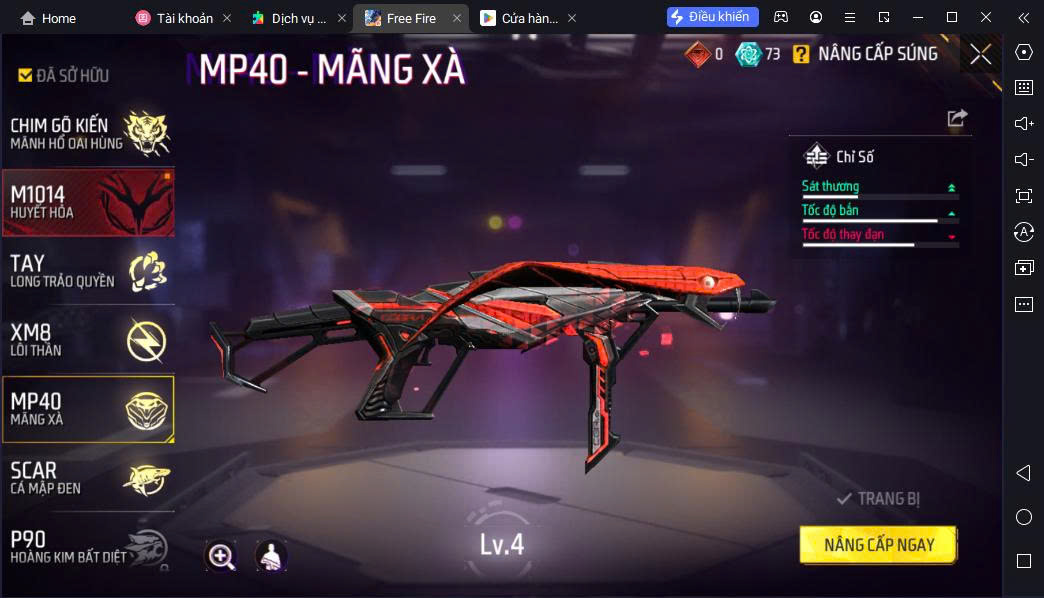
Task: Open the teal token currency counter
Action: click(x=758, y=54)
